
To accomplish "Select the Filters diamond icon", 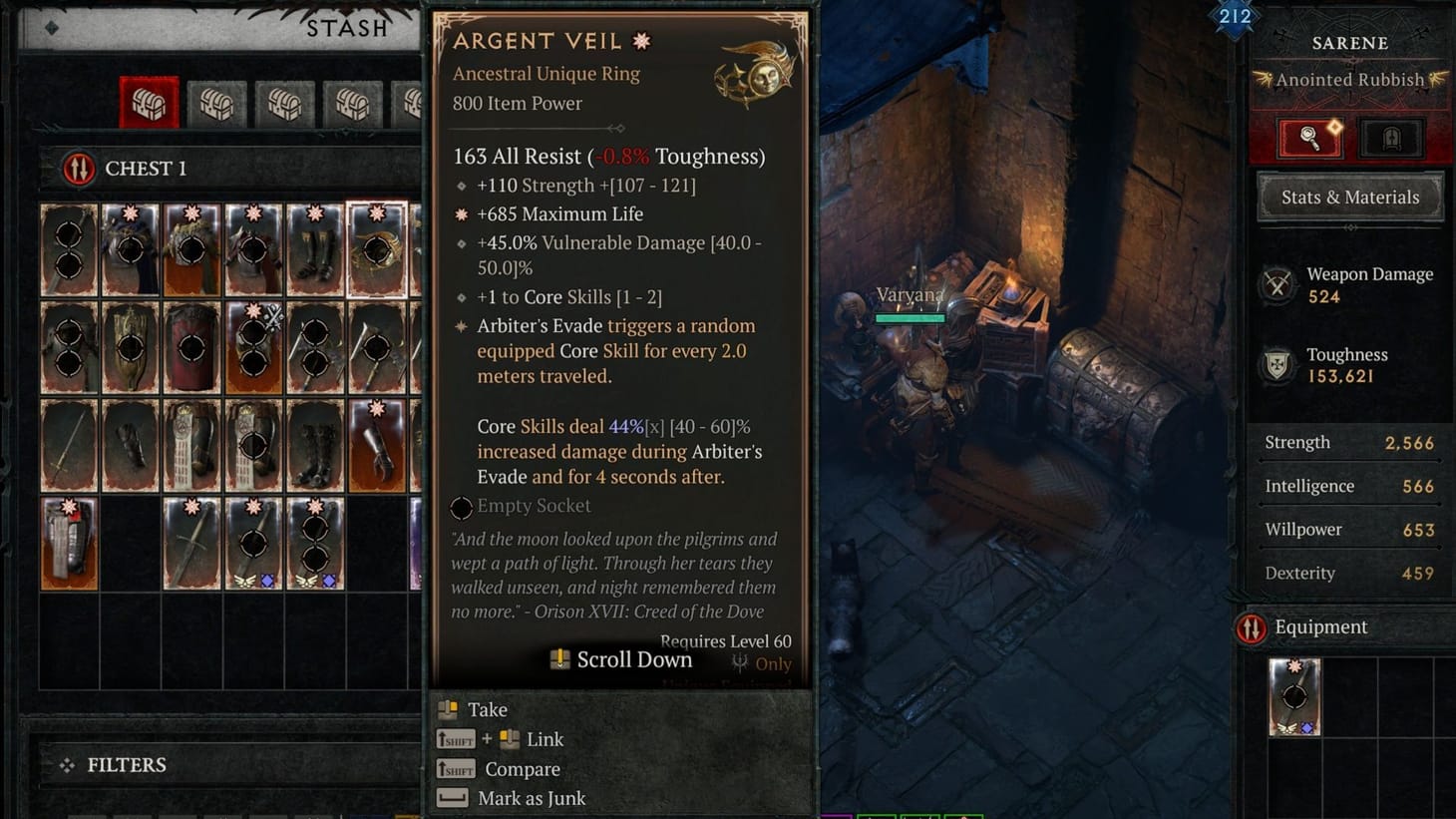I will pyautogui.click(x=66, y=764).
